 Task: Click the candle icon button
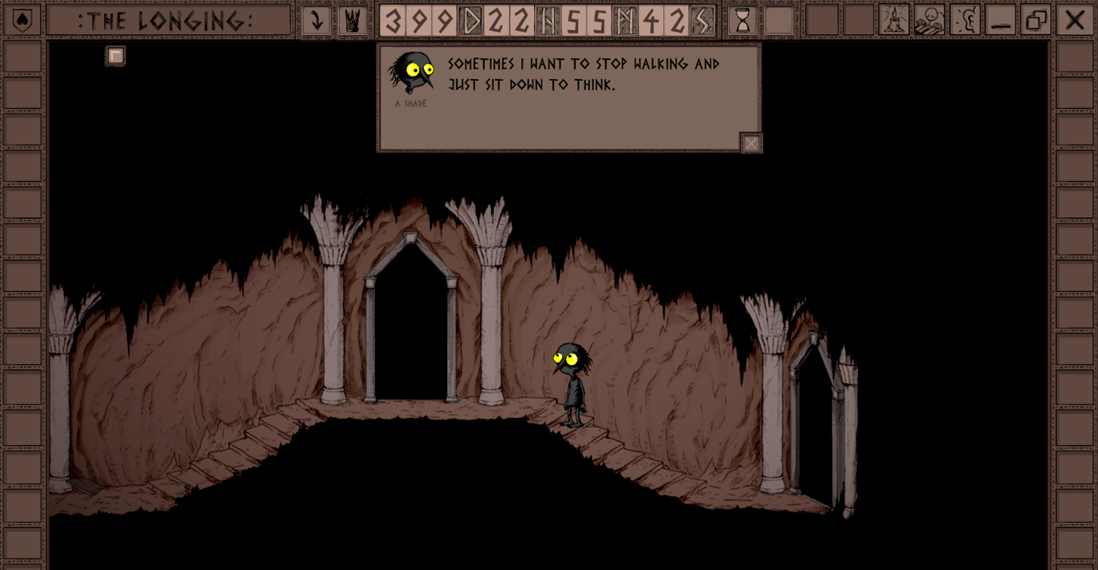pos(893,20)
